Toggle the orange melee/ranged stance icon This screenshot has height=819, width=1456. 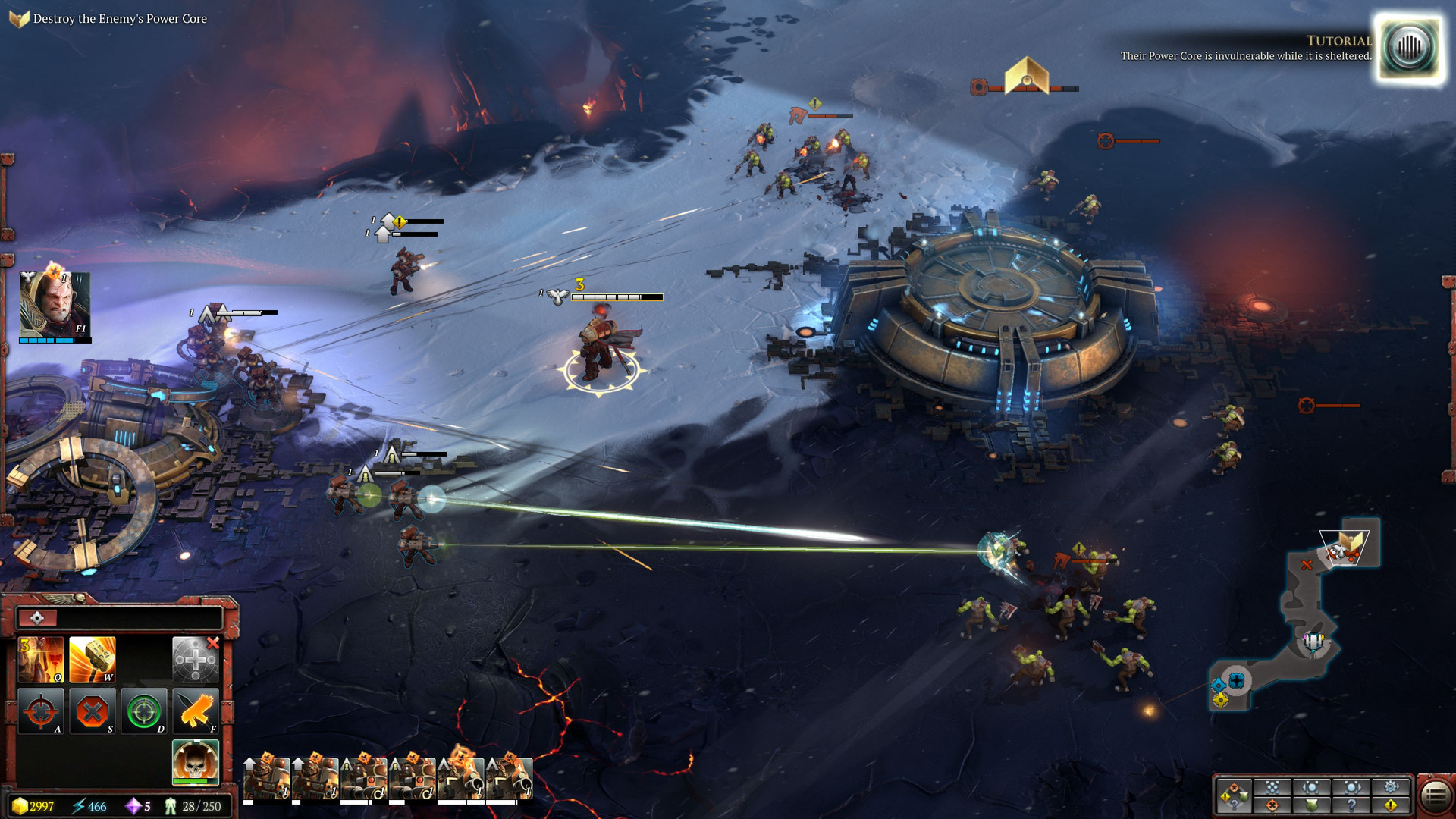tap(196, 711)
